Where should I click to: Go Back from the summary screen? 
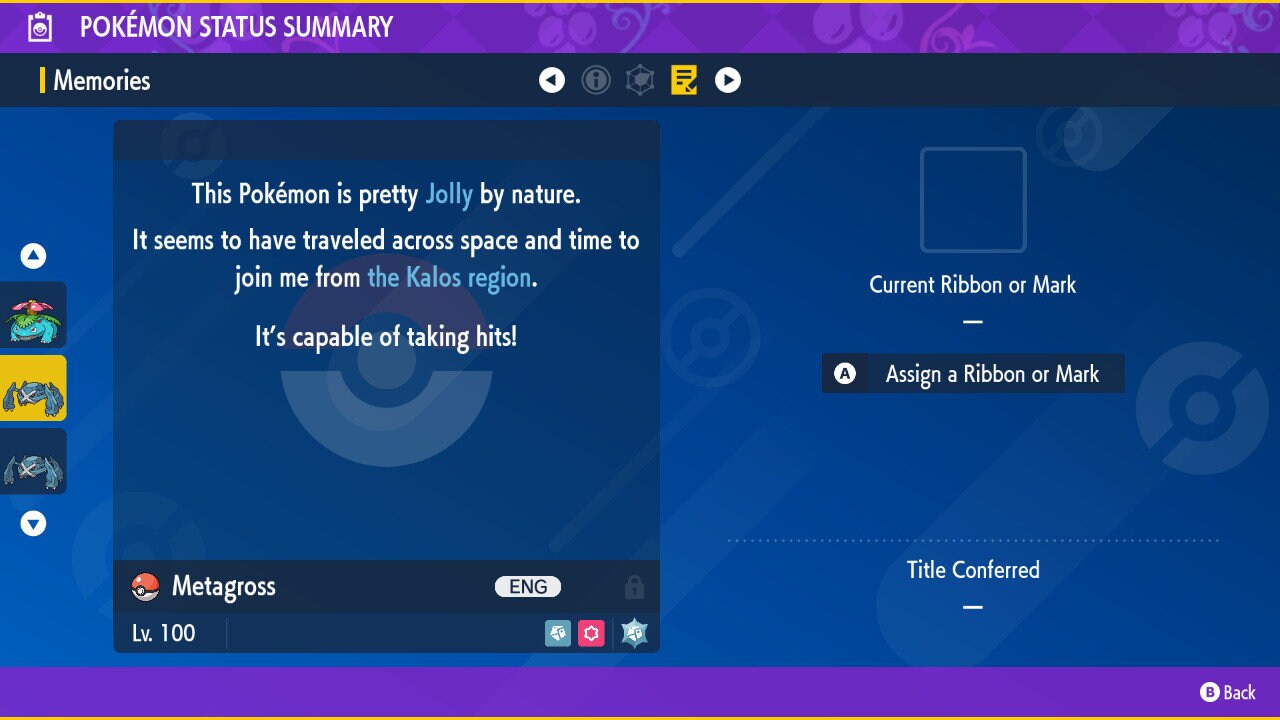pyautogui.click(x=1228, y=692)
